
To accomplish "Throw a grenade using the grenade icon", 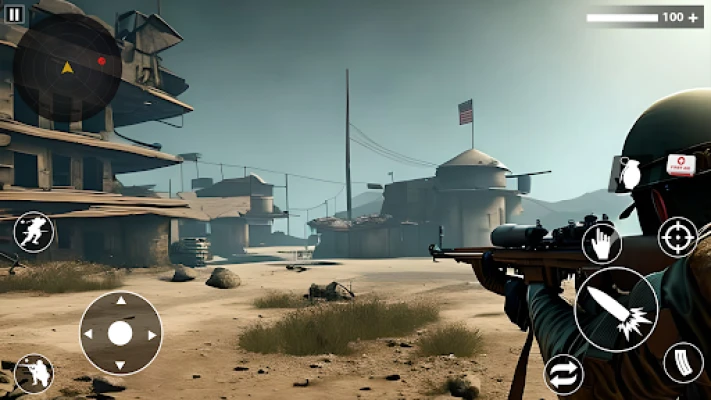I will tap(627, 173).
